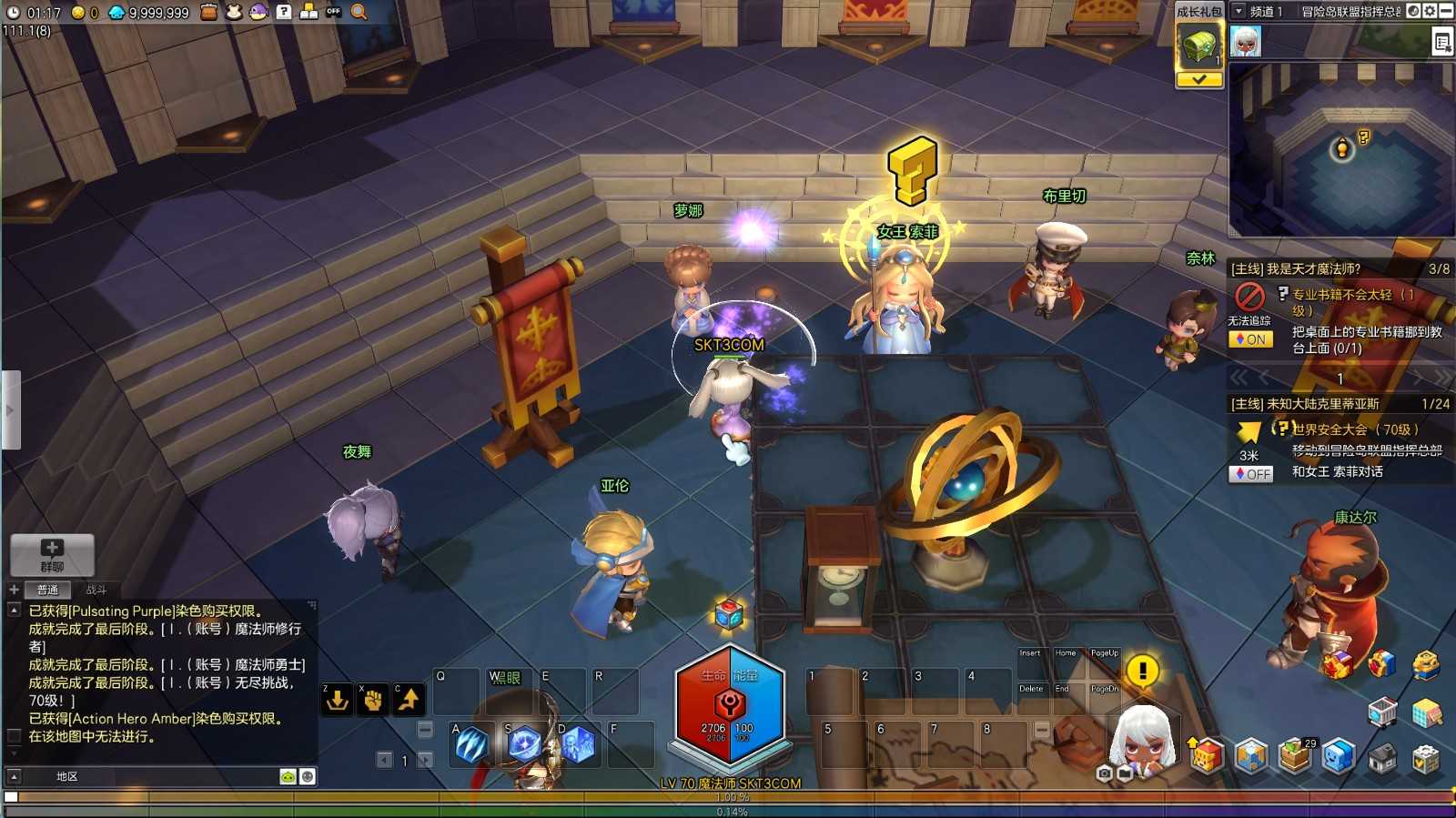Toggle the ON tracking switch for 我是天才魔法师 quest
The height and width of the screenshot is (818, 1456).
point(1250,339)
